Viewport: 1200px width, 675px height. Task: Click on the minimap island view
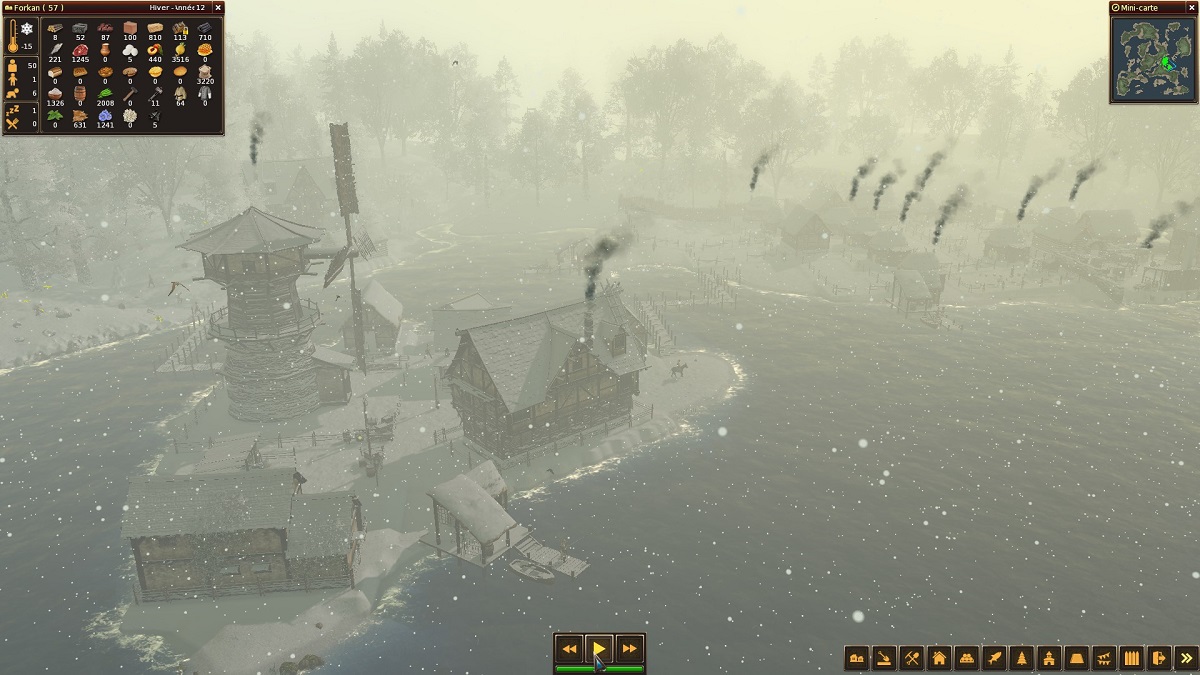pos(1153,59)
